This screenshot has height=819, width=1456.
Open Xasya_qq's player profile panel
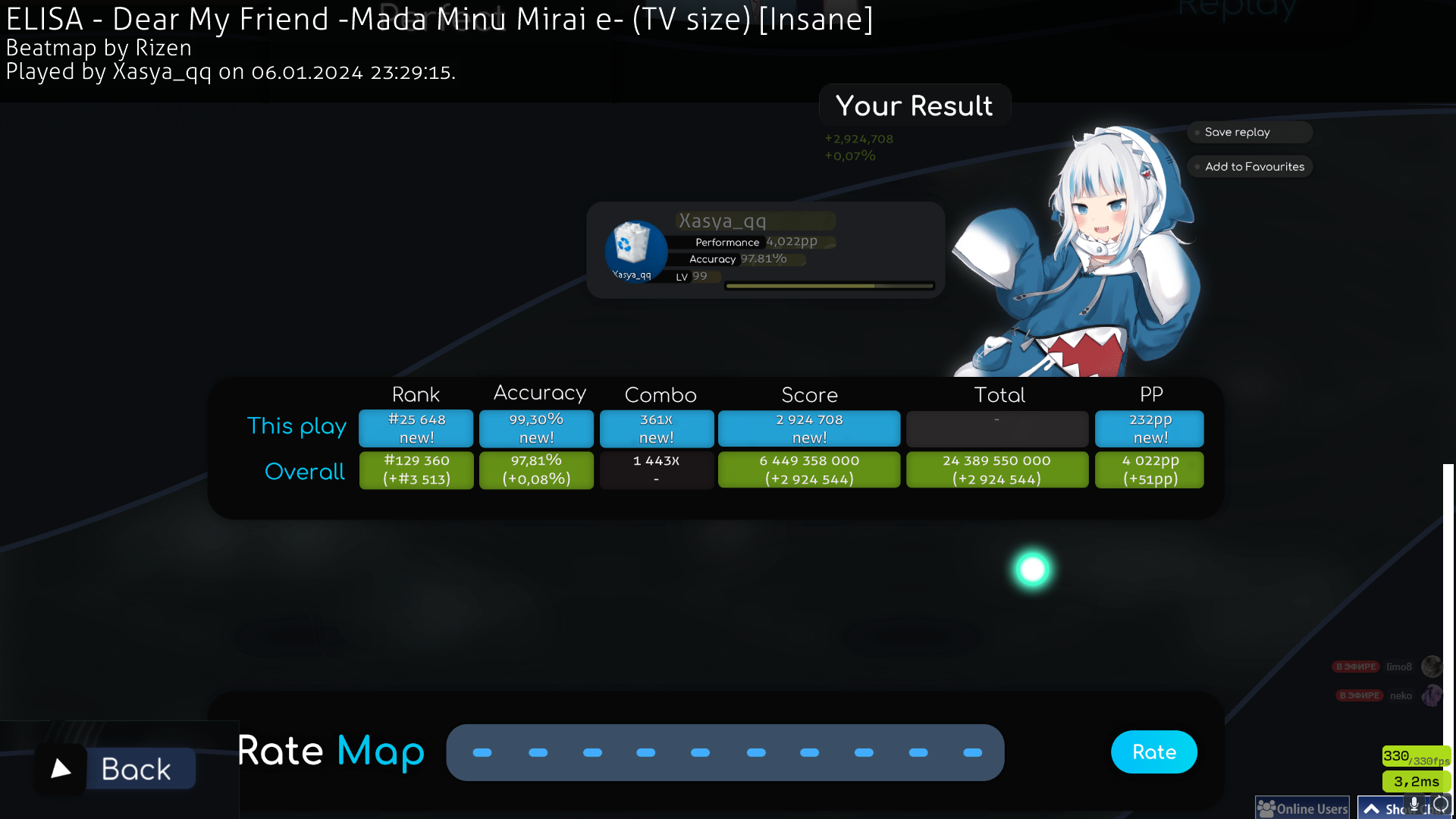pyautogui.click(x=764, y=249)
